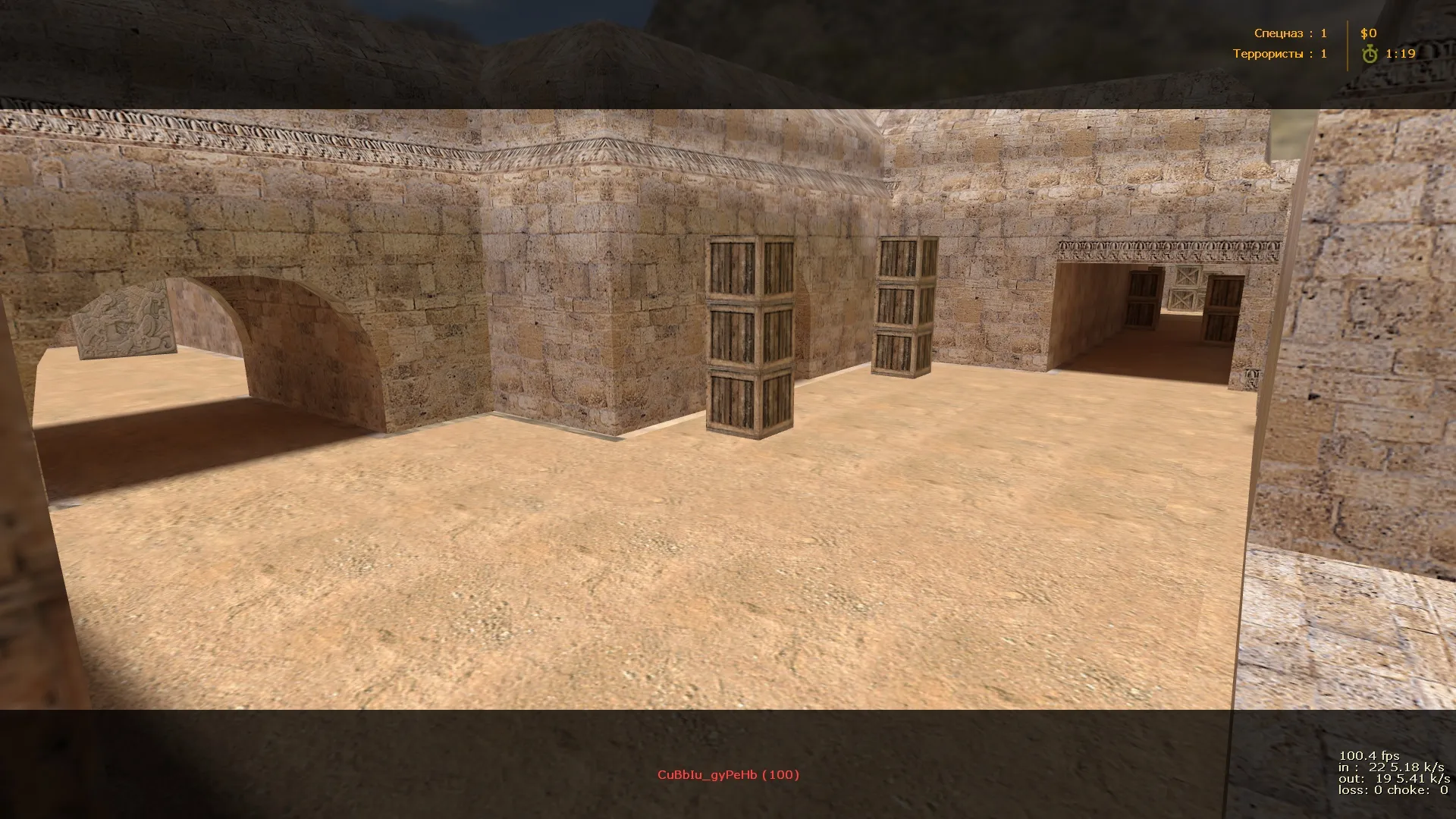The width and height of the screenshot is (1456, 819).
Task: Click the round timer showing 1:19
Action: [x=1400, y=54]
